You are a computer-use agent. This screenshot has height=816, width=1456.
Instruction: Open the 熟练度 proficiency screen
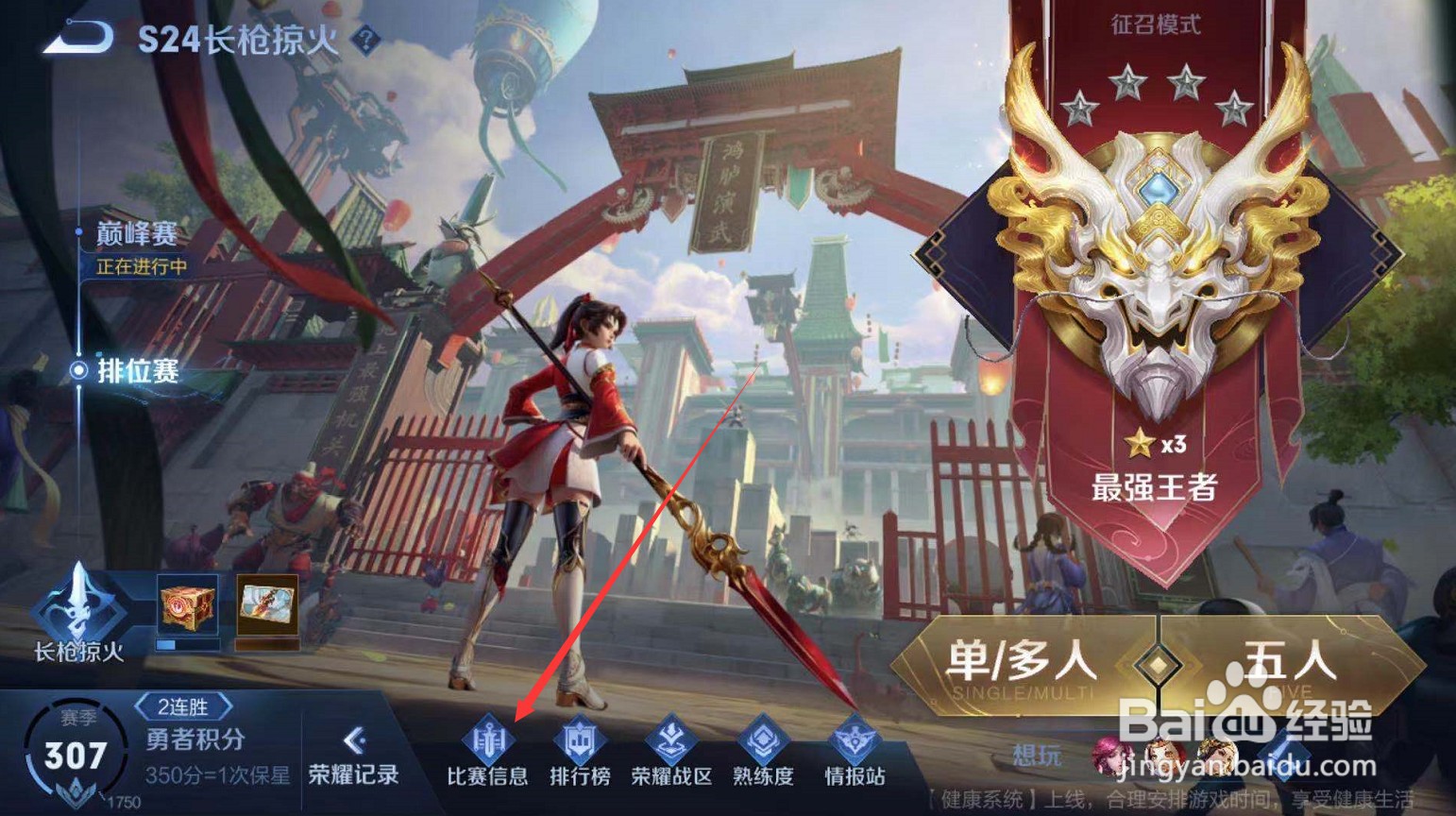point(763,756)
